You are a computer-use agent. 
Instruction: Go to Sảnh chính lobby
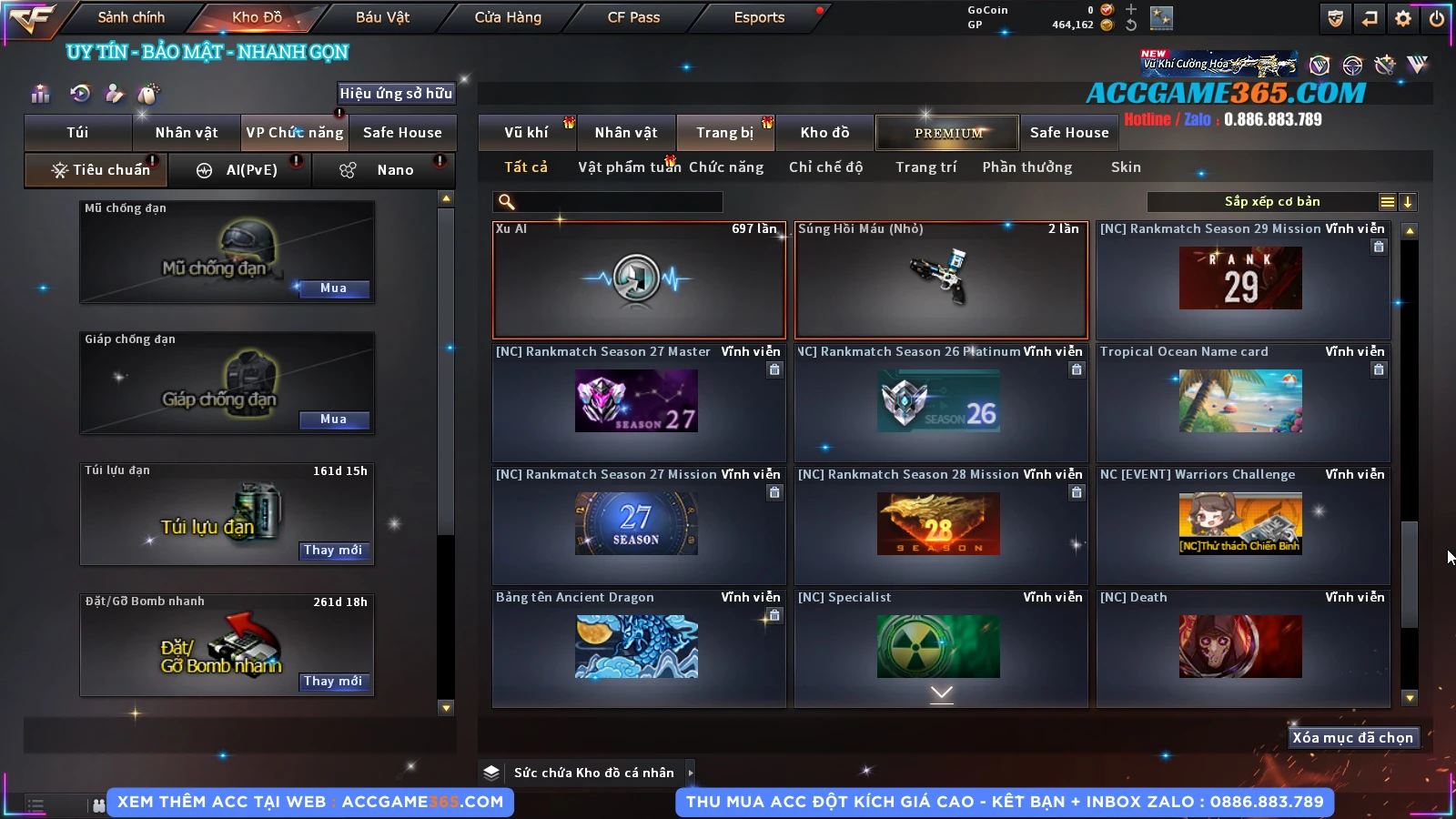[131, 17]
